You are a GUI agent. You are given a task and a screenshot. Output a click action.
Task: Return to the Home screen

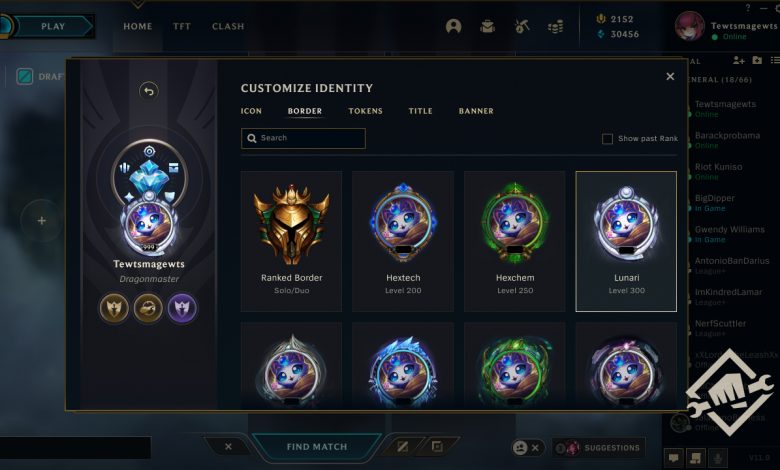pos(138,27)
